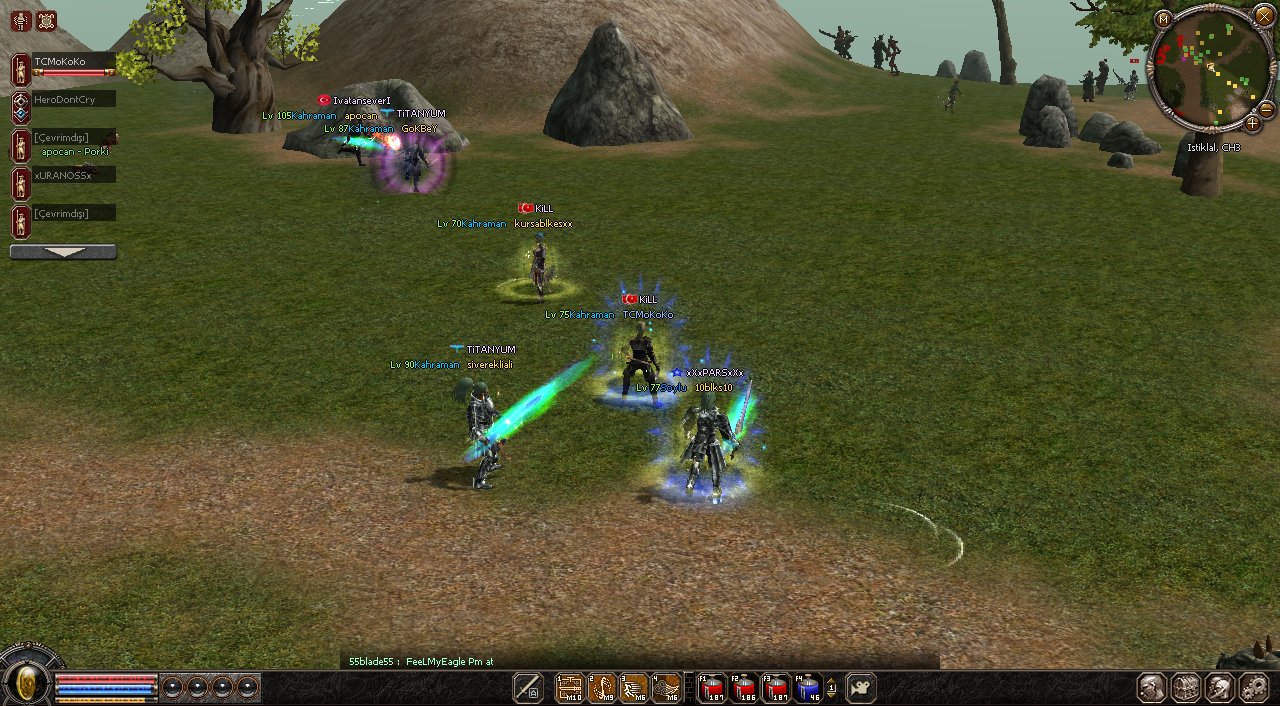This screenshot has height=706, width=1280.
Task: Open the full map with the M button
Action: (x=1163, y=19)
